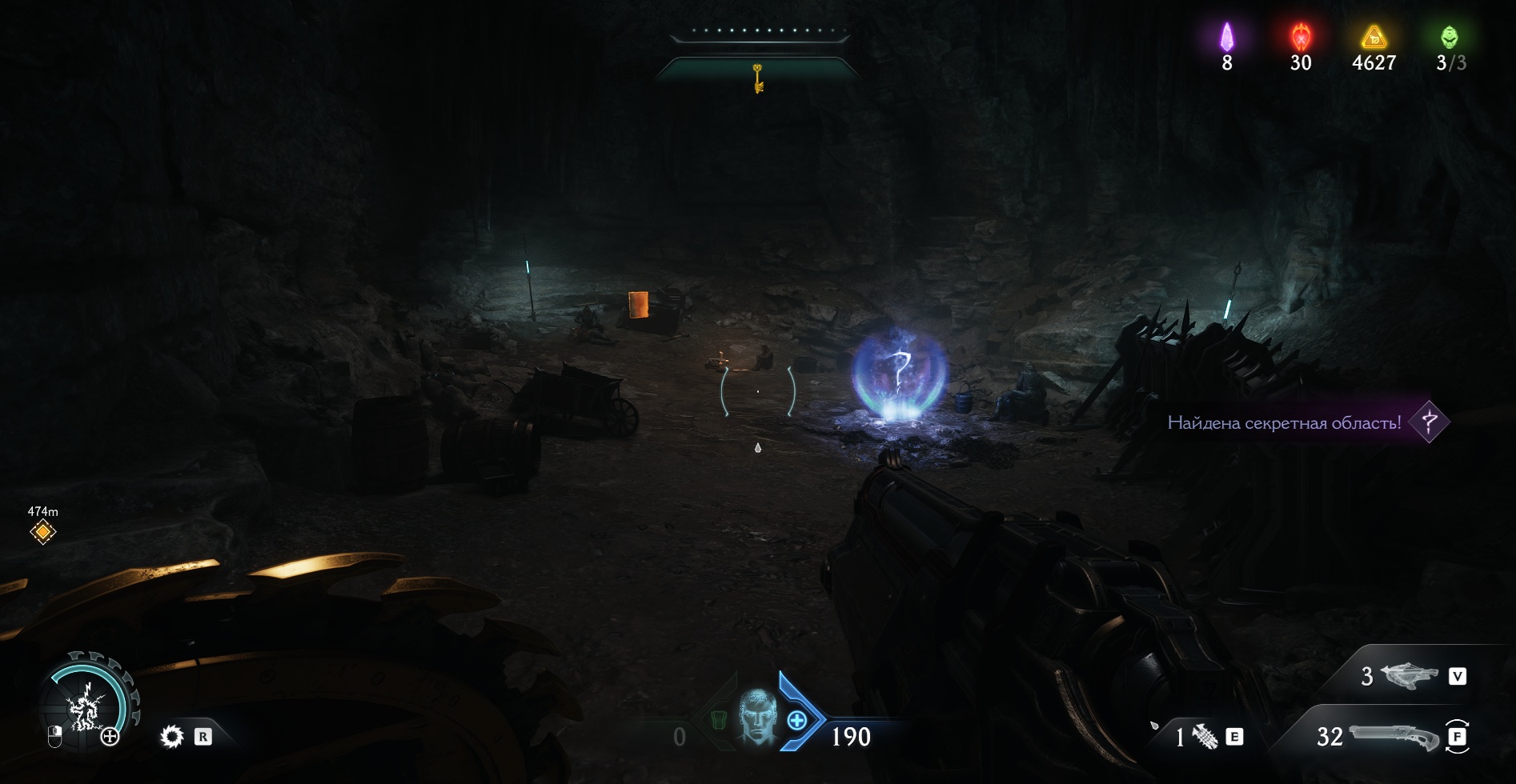Screen dimensions: 1516x784
Task: Click the red flame resource icon
Action: [1301, 37]
